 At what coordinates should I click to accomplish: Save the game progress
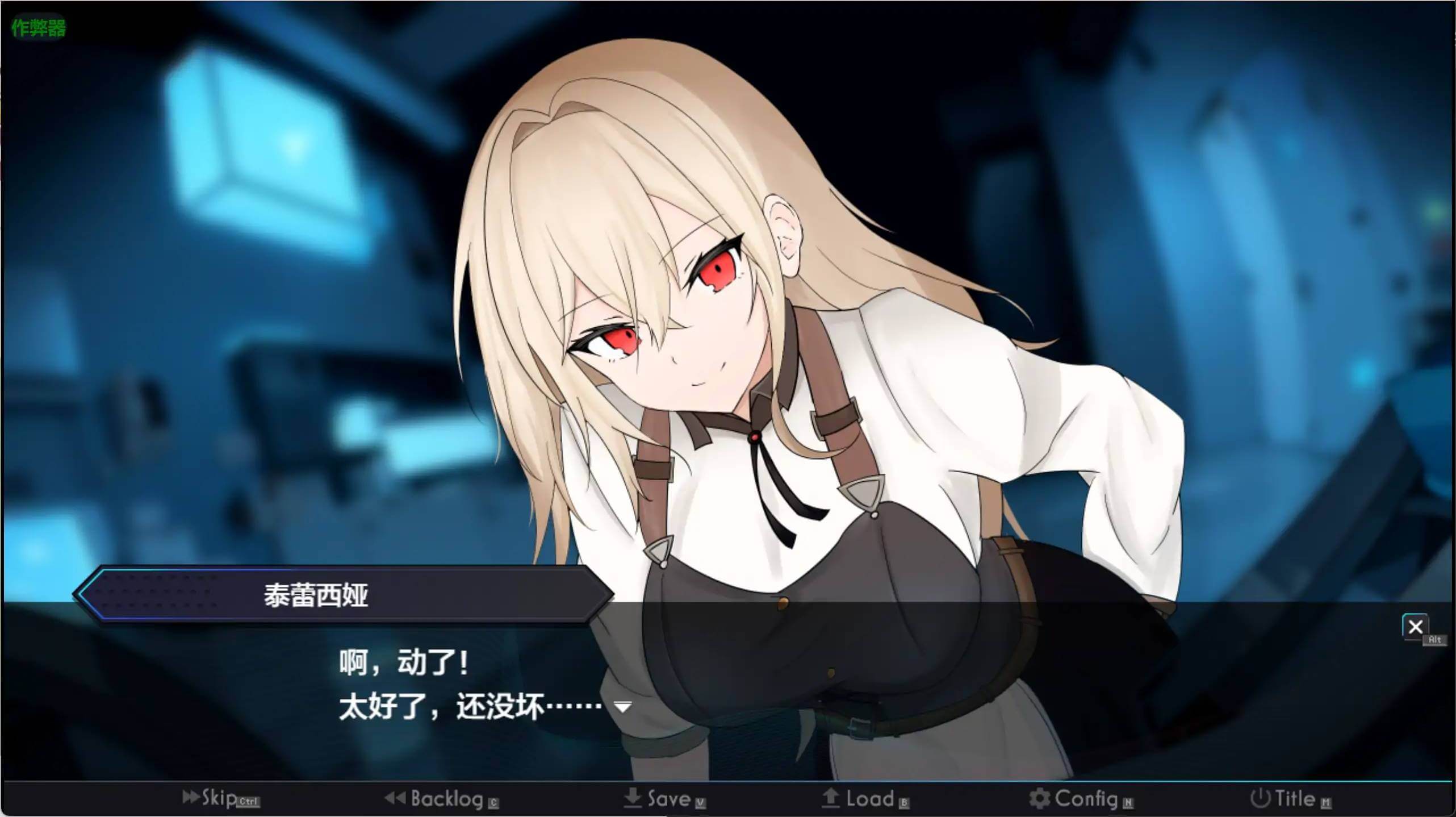(x=664, y=799)
